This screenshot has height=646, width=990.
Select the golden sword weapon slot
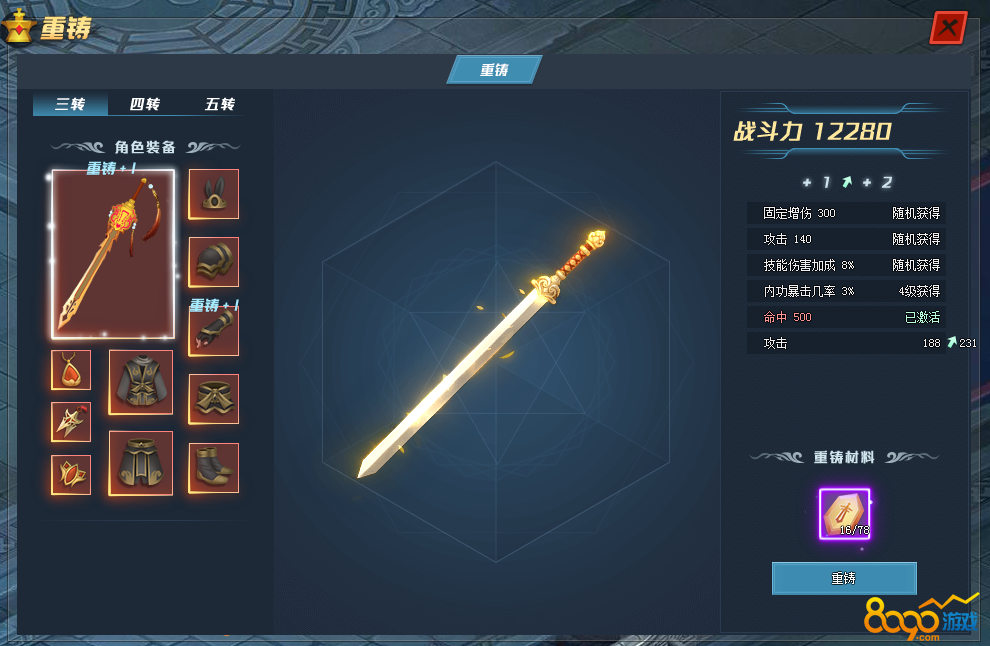point(113,254)
